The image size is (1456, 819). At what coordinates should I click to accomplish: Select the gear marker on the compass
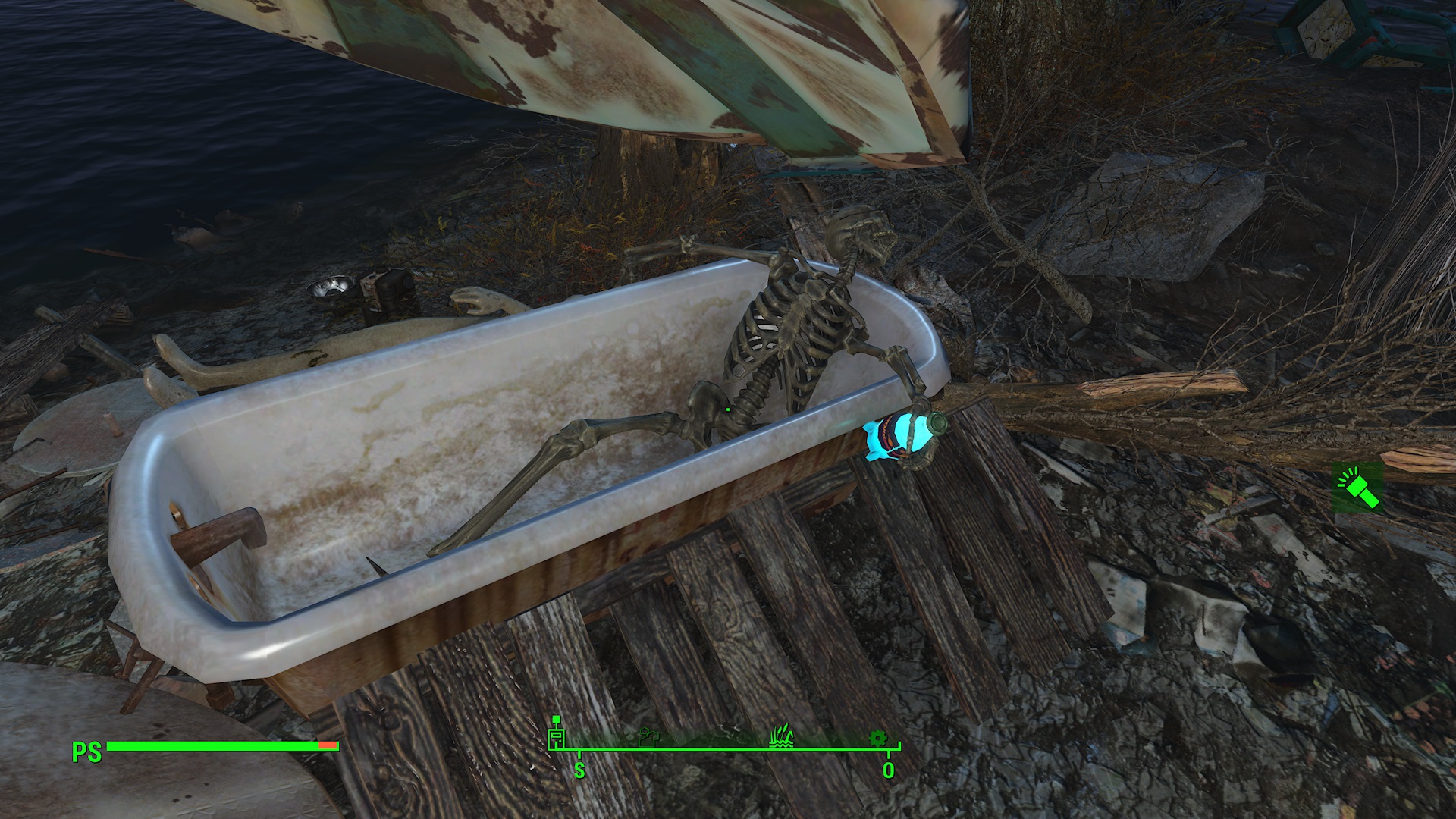(877, 737)
